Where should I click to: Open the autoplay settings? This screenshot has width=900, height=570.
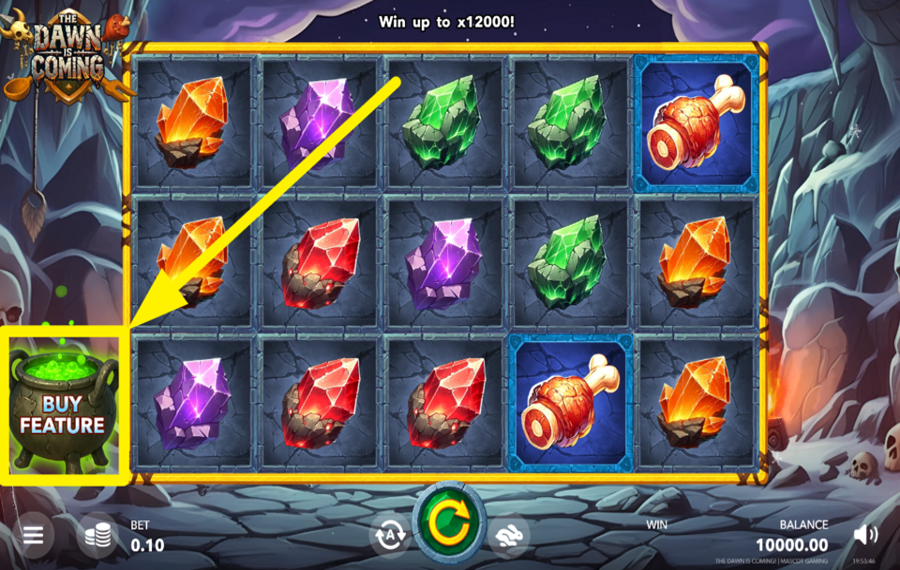[x=390, y=535]
